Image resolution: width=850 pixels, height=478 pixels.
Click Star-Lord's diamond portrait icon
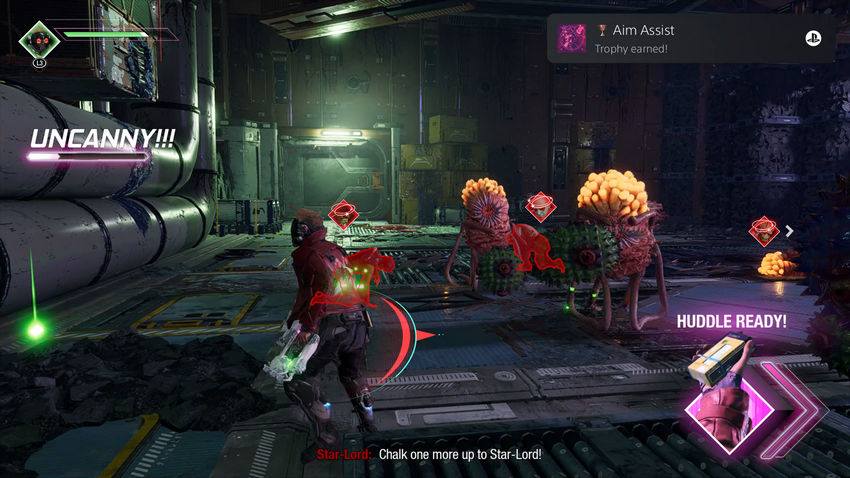click(39, 41)
